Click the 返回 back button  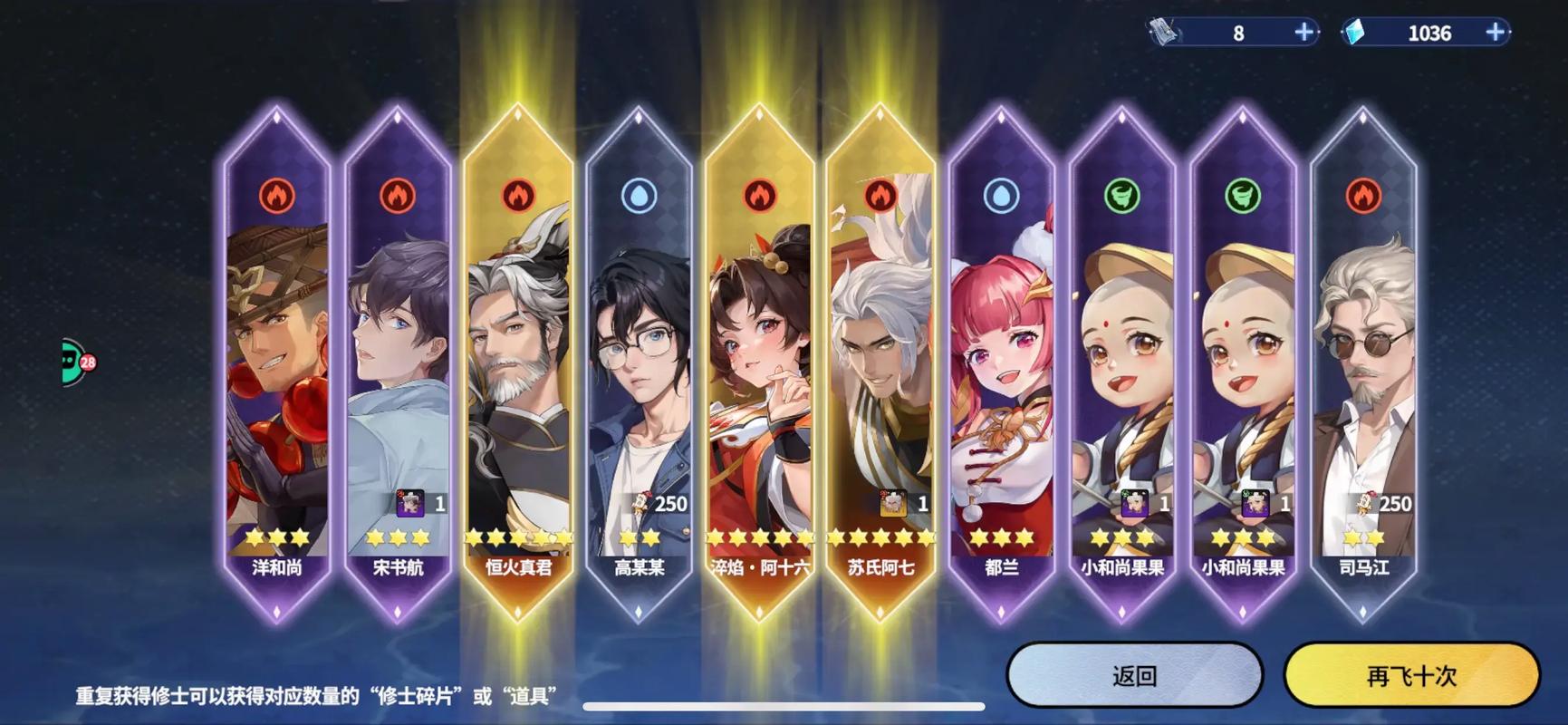(1134, 676)
